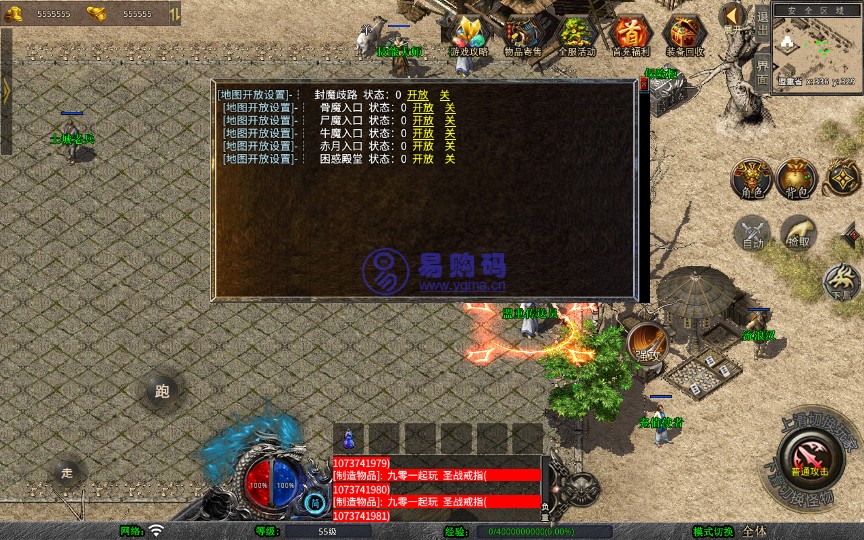Open the 游戏攻略 game guide icon
This screenshot has width=864, height=540.
[x=468, y=35]
